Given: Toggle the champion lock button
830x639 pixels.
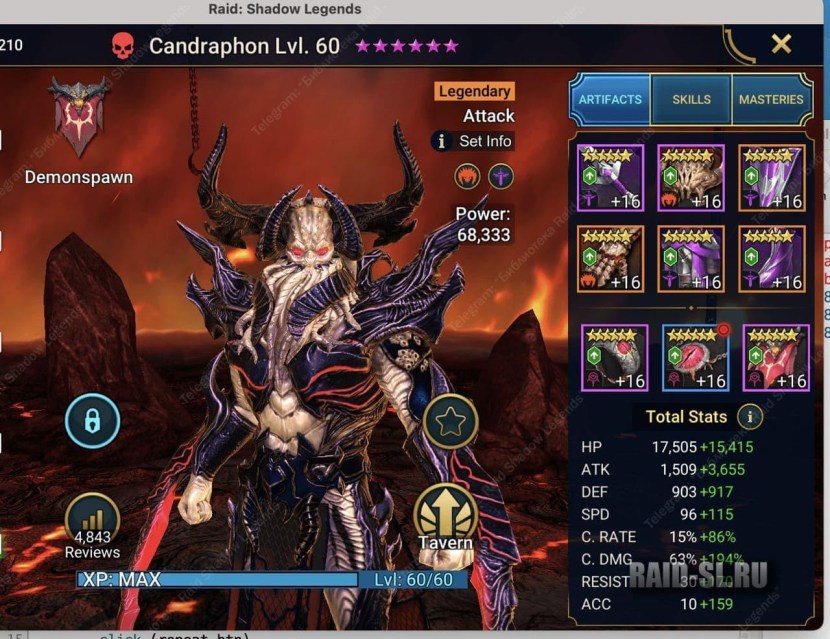Looking at the screenshot, I should pos(92,422).
